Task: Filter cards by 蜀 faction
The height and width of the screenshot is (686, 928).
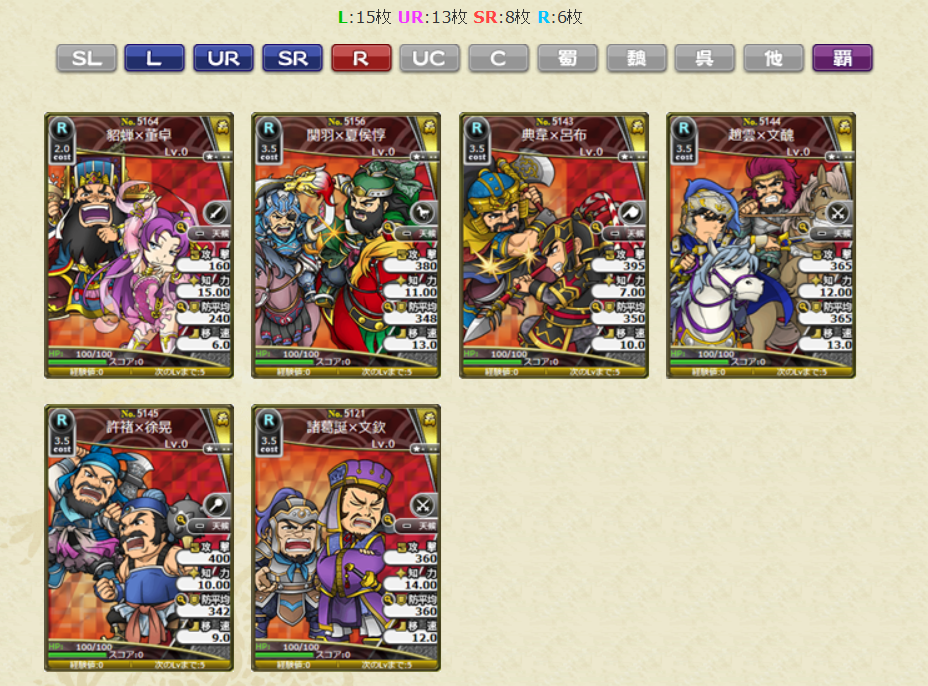Action: (x=567, y=58)
